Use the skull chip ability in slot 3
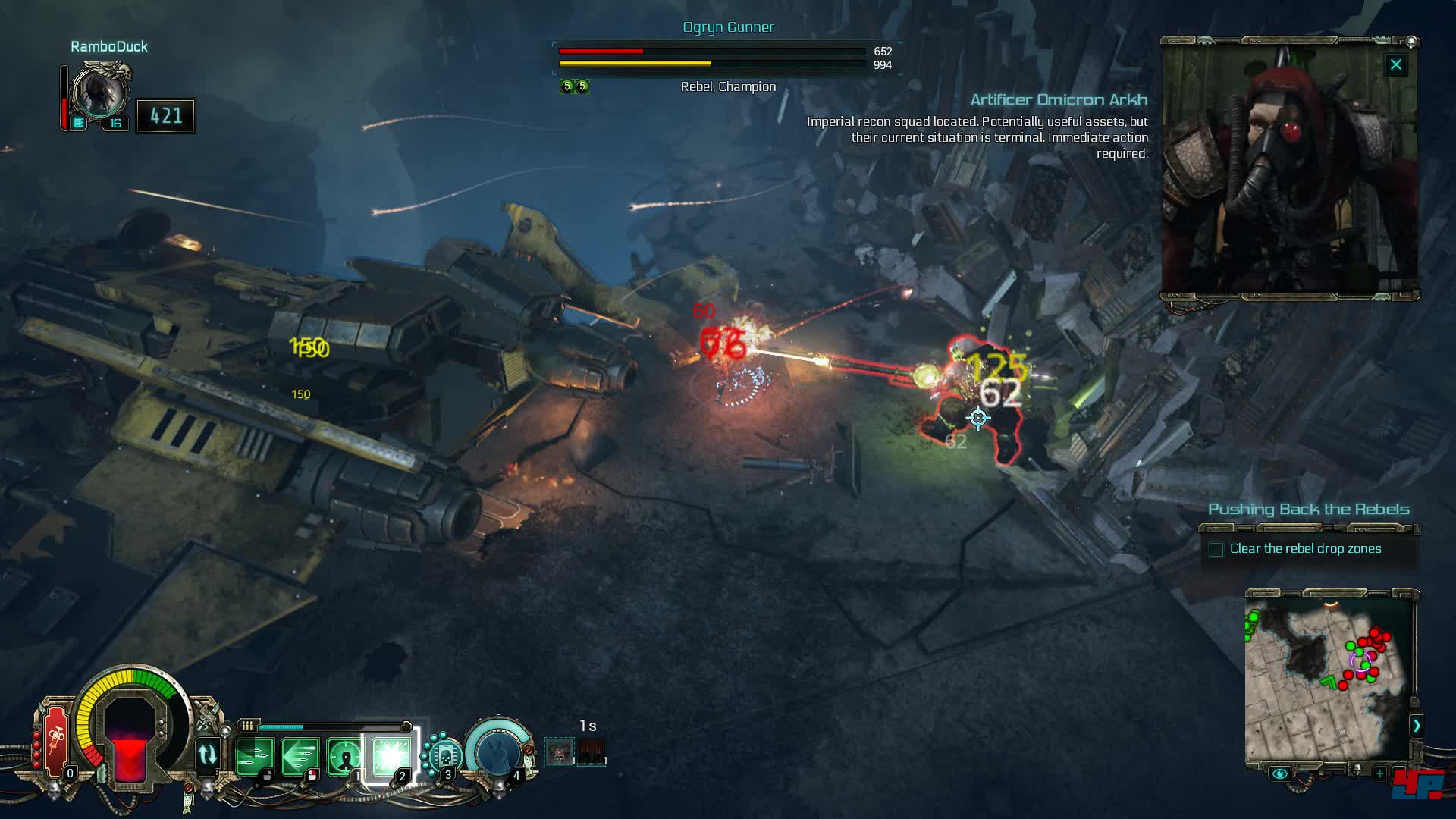The width and height of the screenshot is (1456, 819). tap(444, 755)
